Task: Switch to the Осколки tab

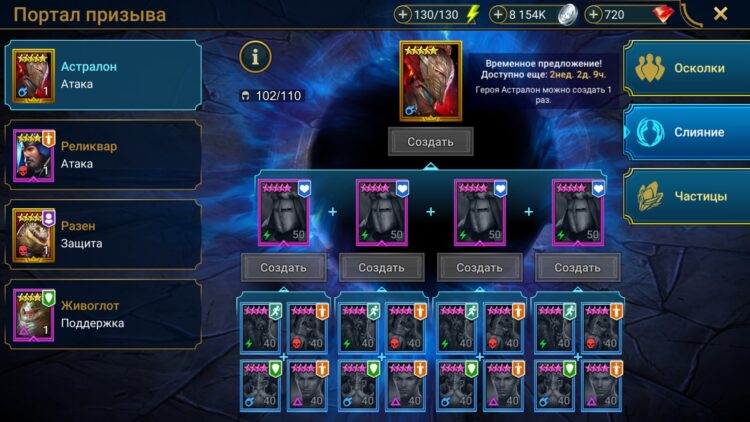Action: click(x=687, y=69)
